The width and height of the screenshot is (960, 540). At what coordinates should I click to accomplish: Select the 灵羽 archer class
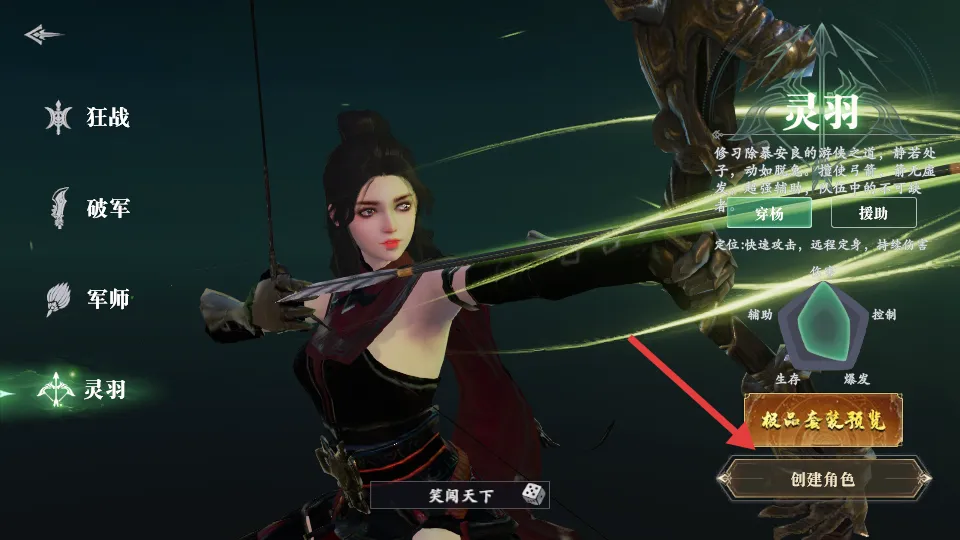click(88, 389)
